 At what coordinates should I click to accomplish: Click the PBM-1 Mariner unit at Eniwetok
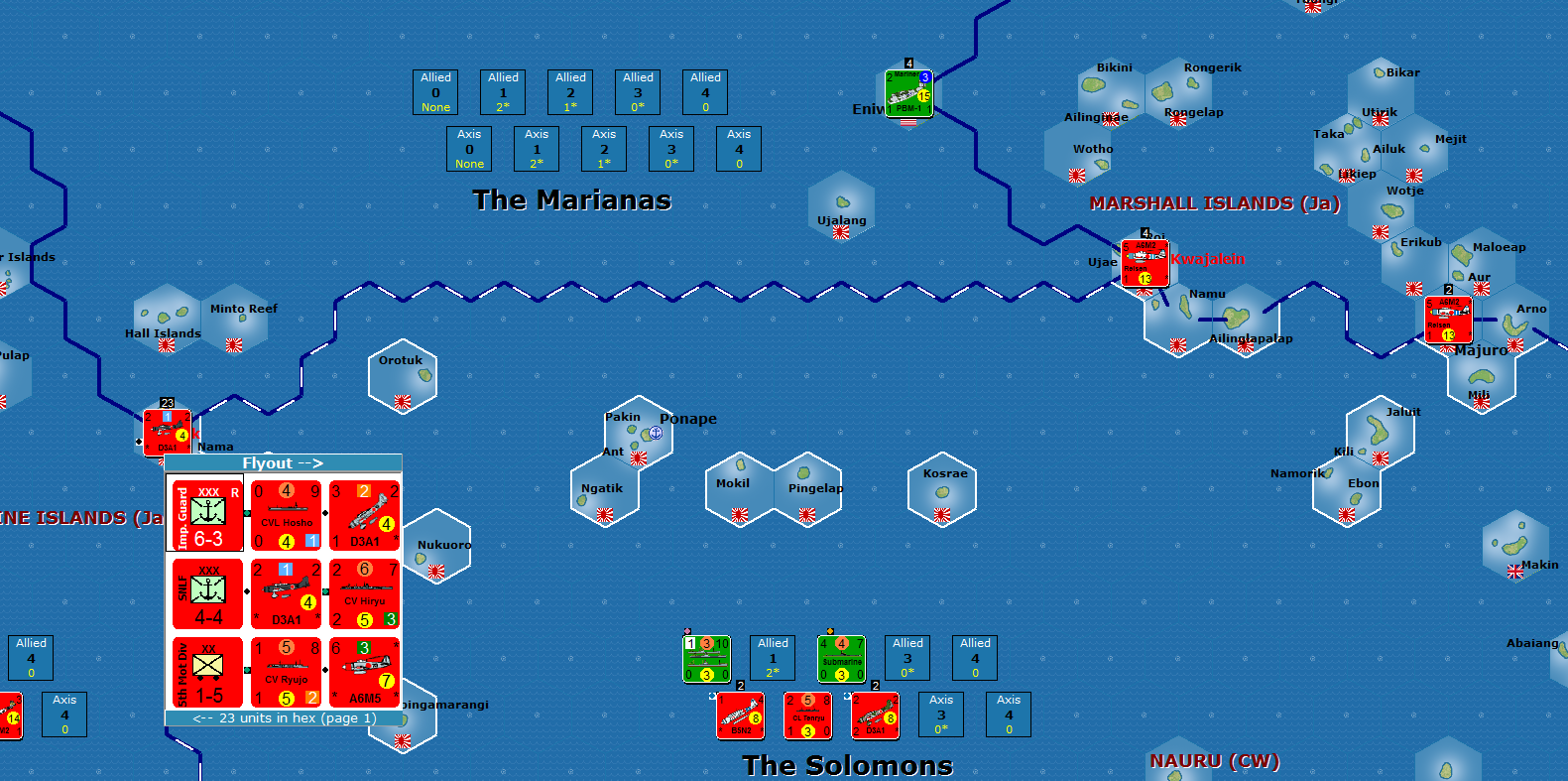[x=907, y=94]
